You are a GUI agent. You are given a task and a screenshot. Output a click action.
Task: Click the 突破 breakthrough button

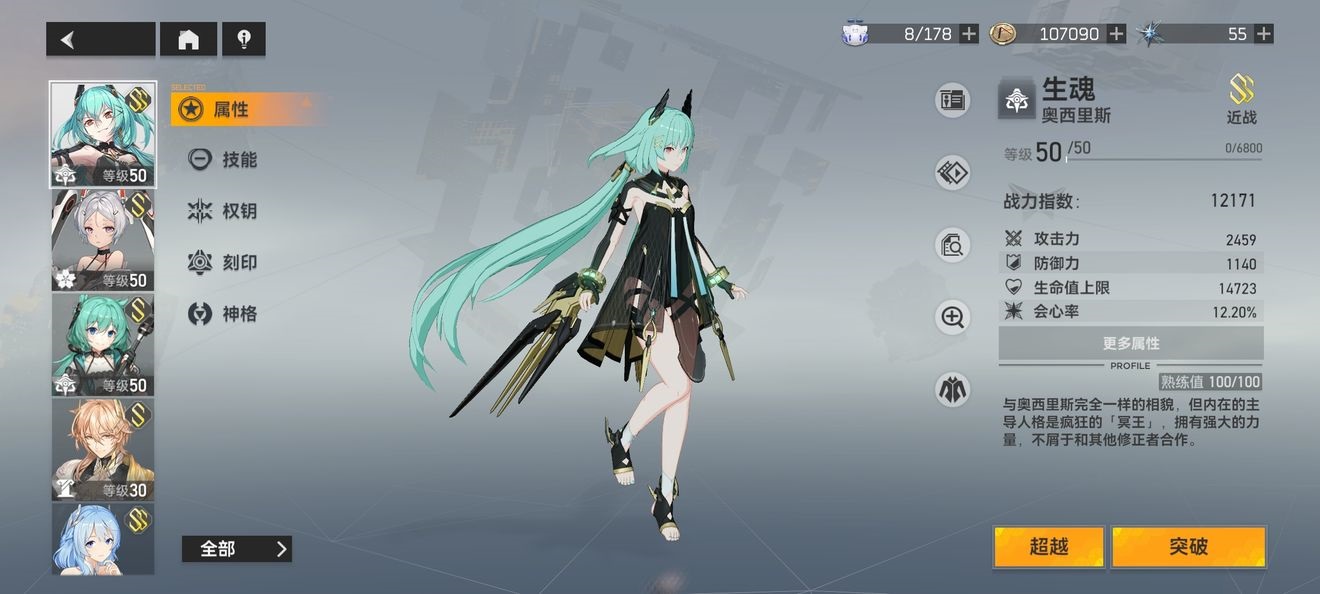(x=1188, y=547)
